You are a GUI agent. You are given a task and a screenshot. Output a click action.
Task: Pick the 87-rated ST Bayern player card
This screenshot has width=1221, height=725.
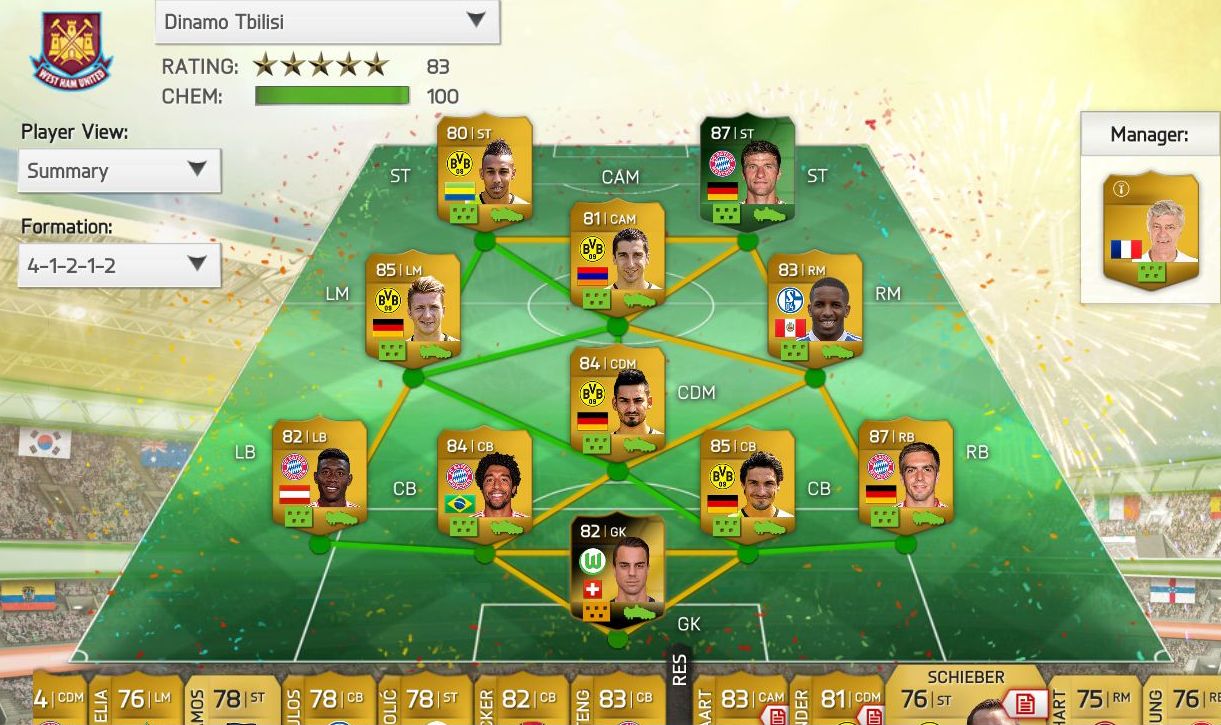748,173
